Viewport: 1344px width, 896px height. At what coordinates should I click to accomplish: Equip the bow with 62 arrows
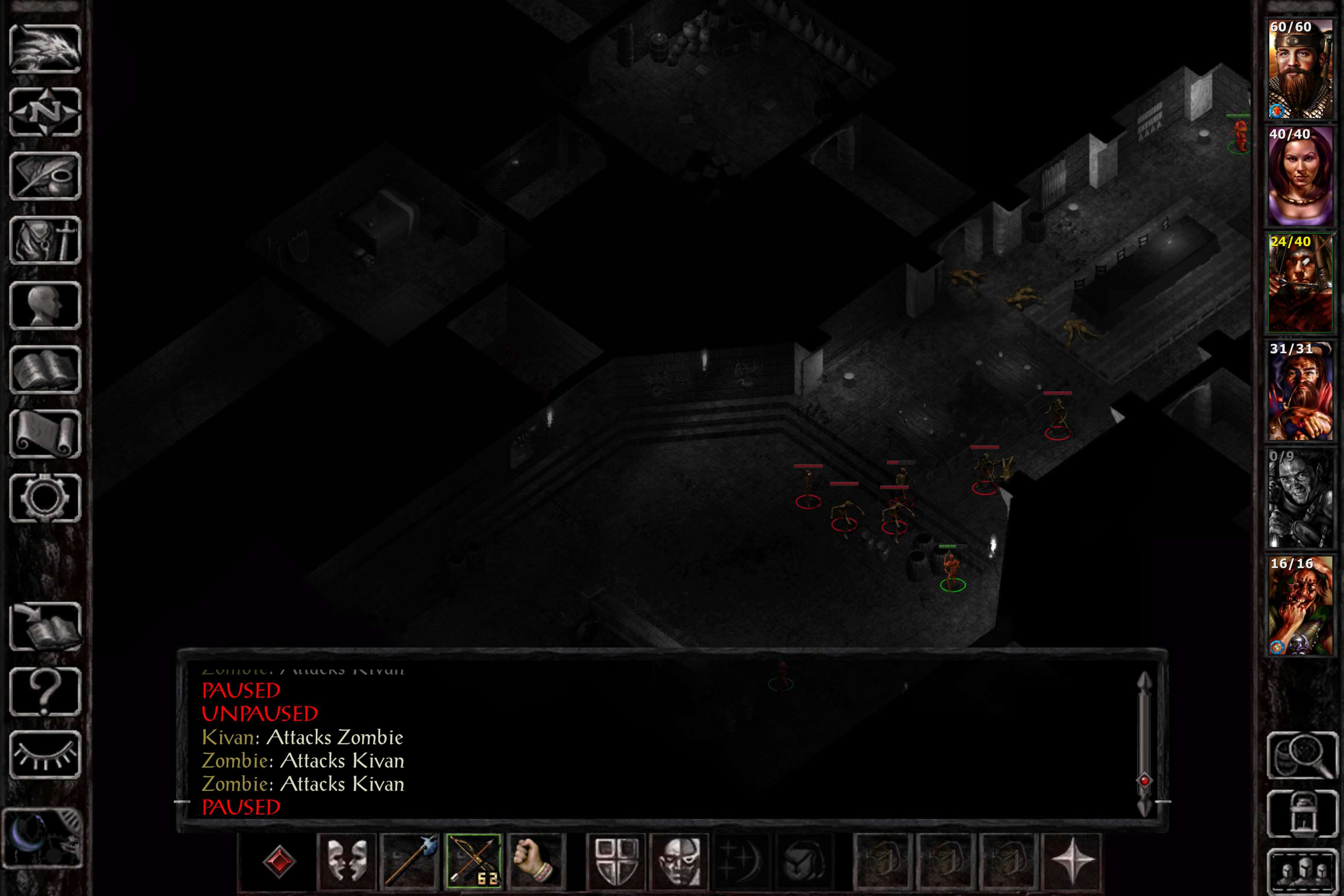point(473,860)
